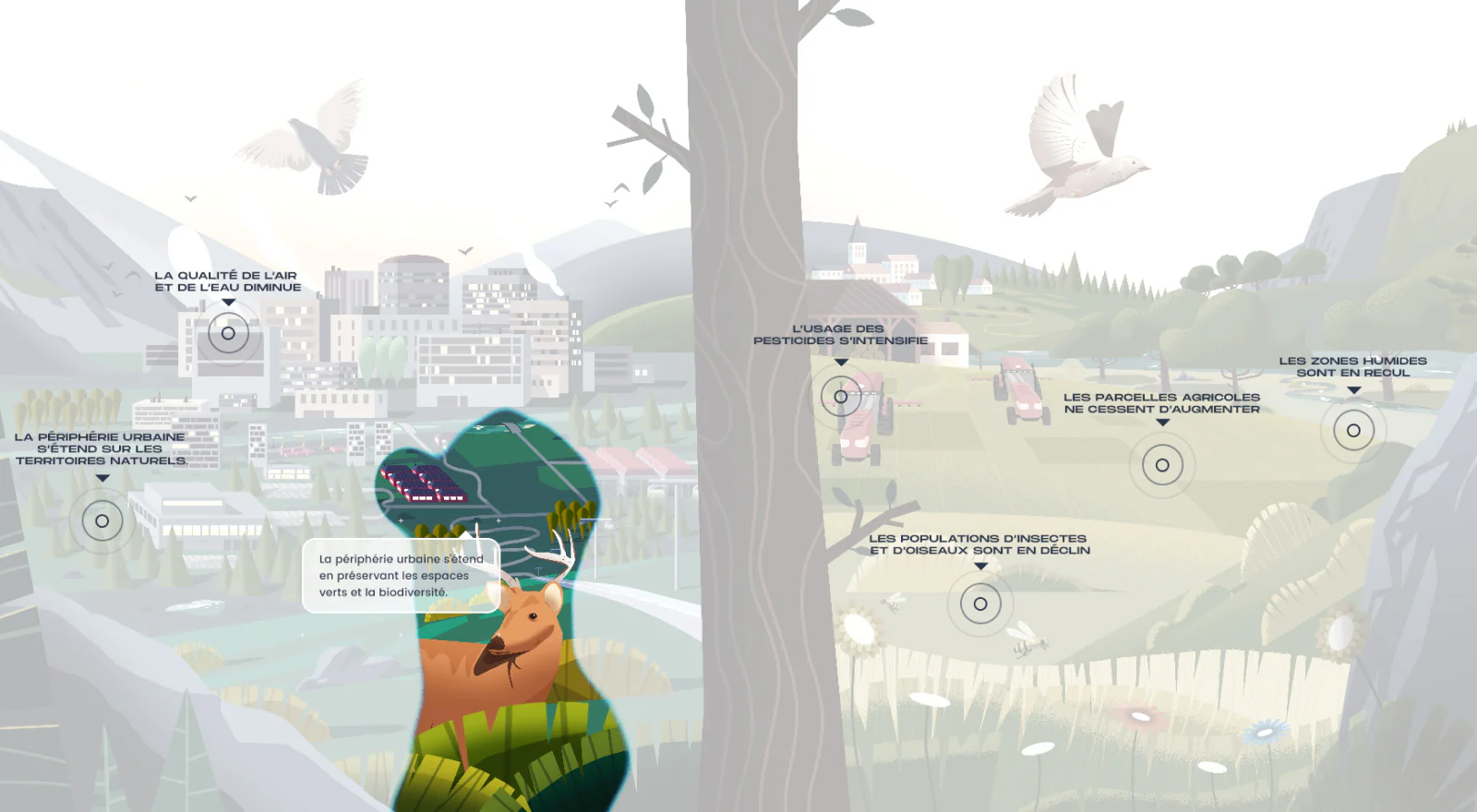Select the insects and birds decline hotspot
This screenshot has height=812, width=1477.
pos(980,603)
